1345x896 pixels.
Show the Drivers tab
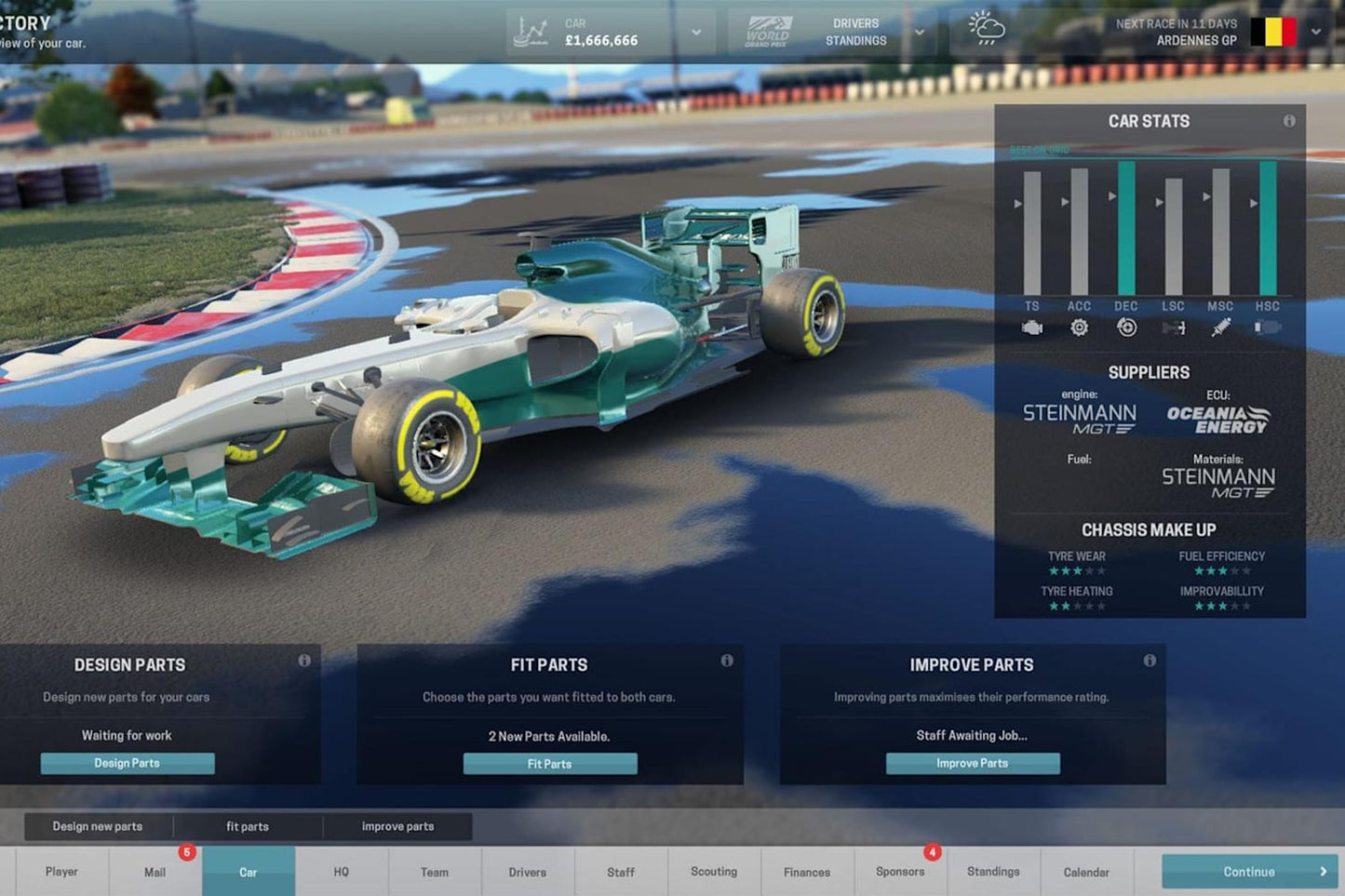[x=527, y=872]
